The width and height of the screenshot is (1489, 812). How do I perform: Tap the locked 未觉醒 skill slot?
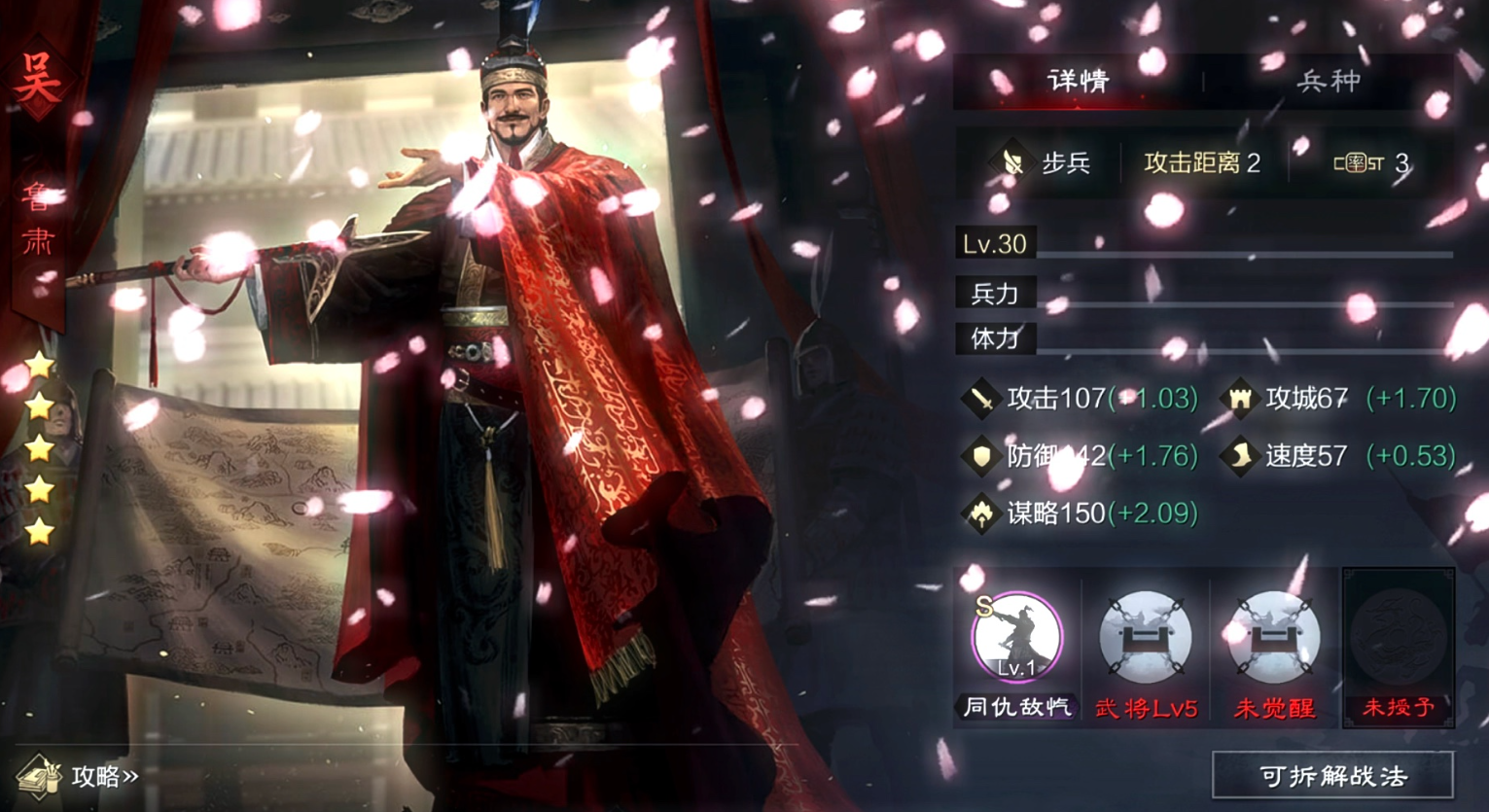(1273, 640)
